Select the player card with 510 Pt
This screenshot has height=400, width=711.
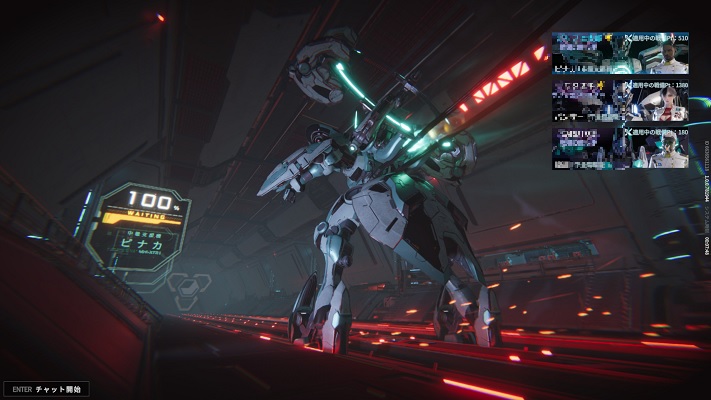pyautogui.click(x=620, y=53)
